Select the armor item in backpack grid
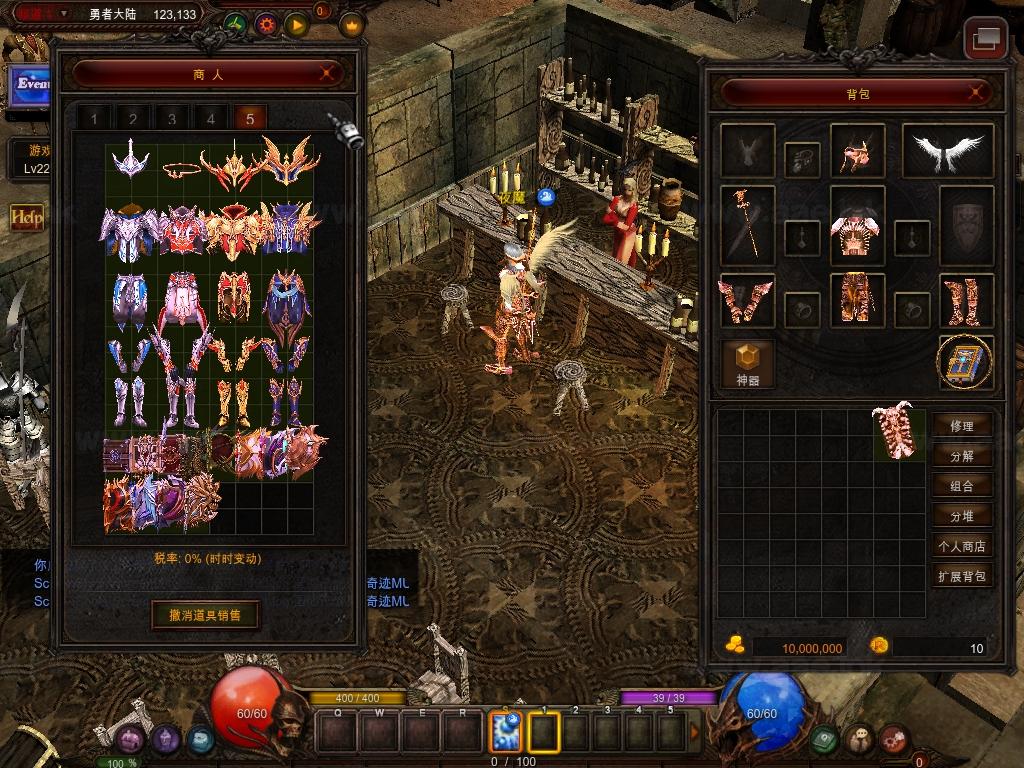Viewport: 1024px width, 768px height. click(896, 432)
